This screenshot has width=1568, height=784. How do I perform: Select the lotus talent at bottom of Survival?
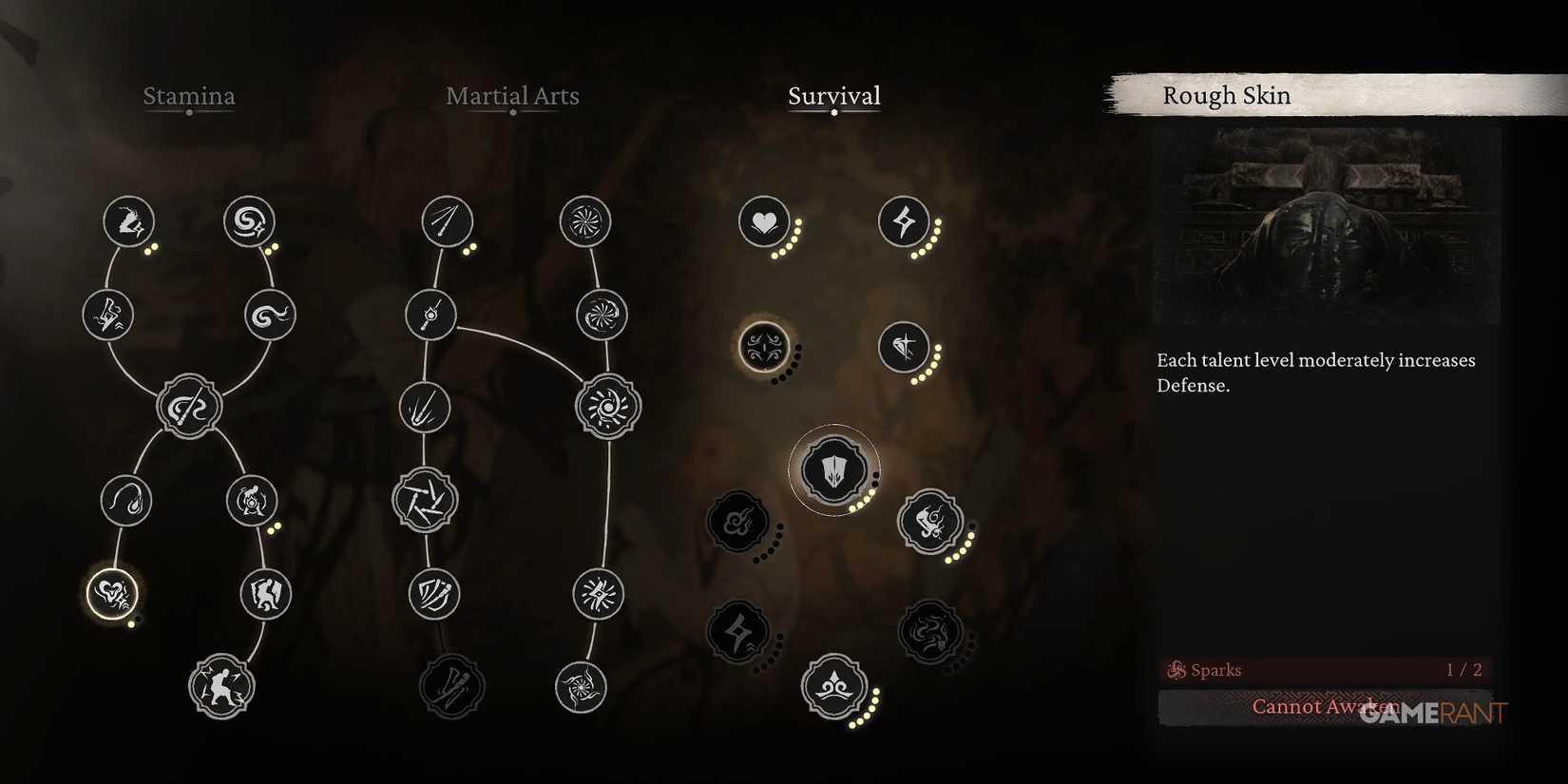[834, 686]
